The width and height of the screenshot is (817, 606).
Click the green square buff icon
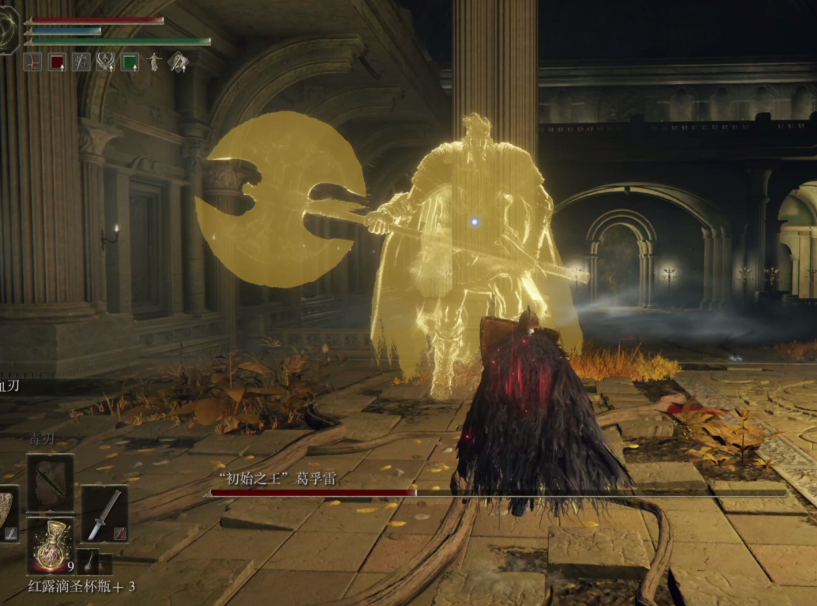[x=129, y=62]
